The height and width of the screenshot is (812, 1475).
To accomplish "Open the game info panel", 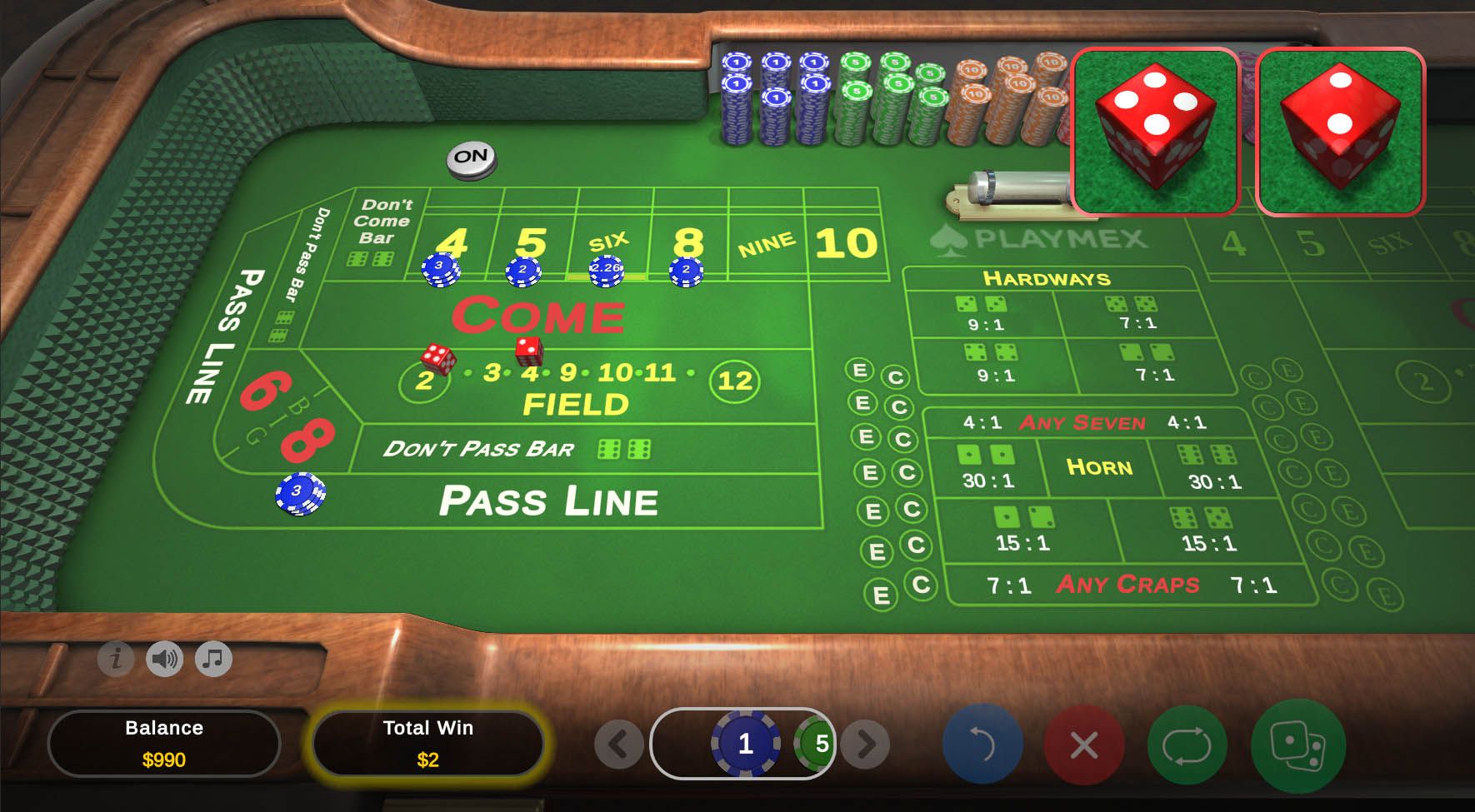I will coord(116,659).
